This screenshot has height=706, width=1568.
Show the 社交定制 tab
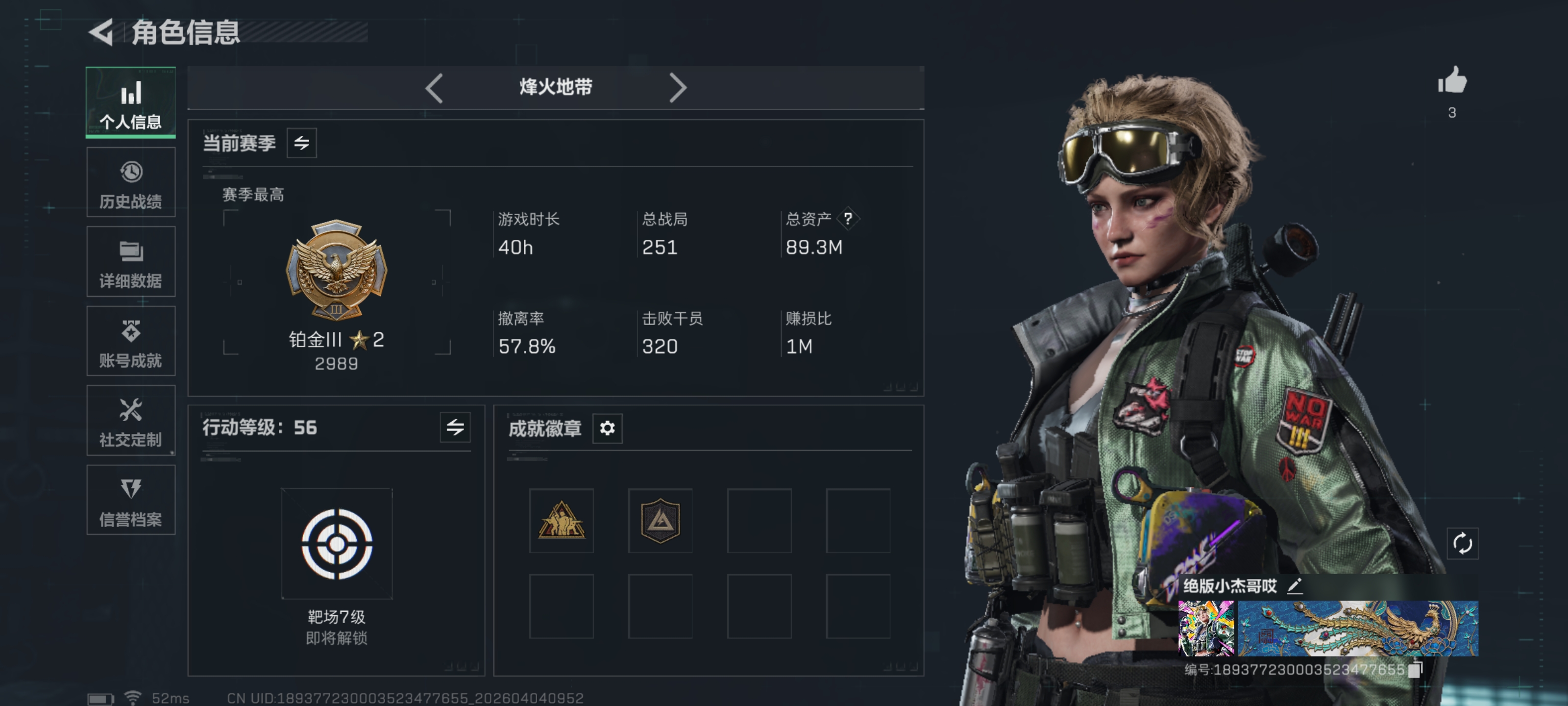tap(131, 421)
